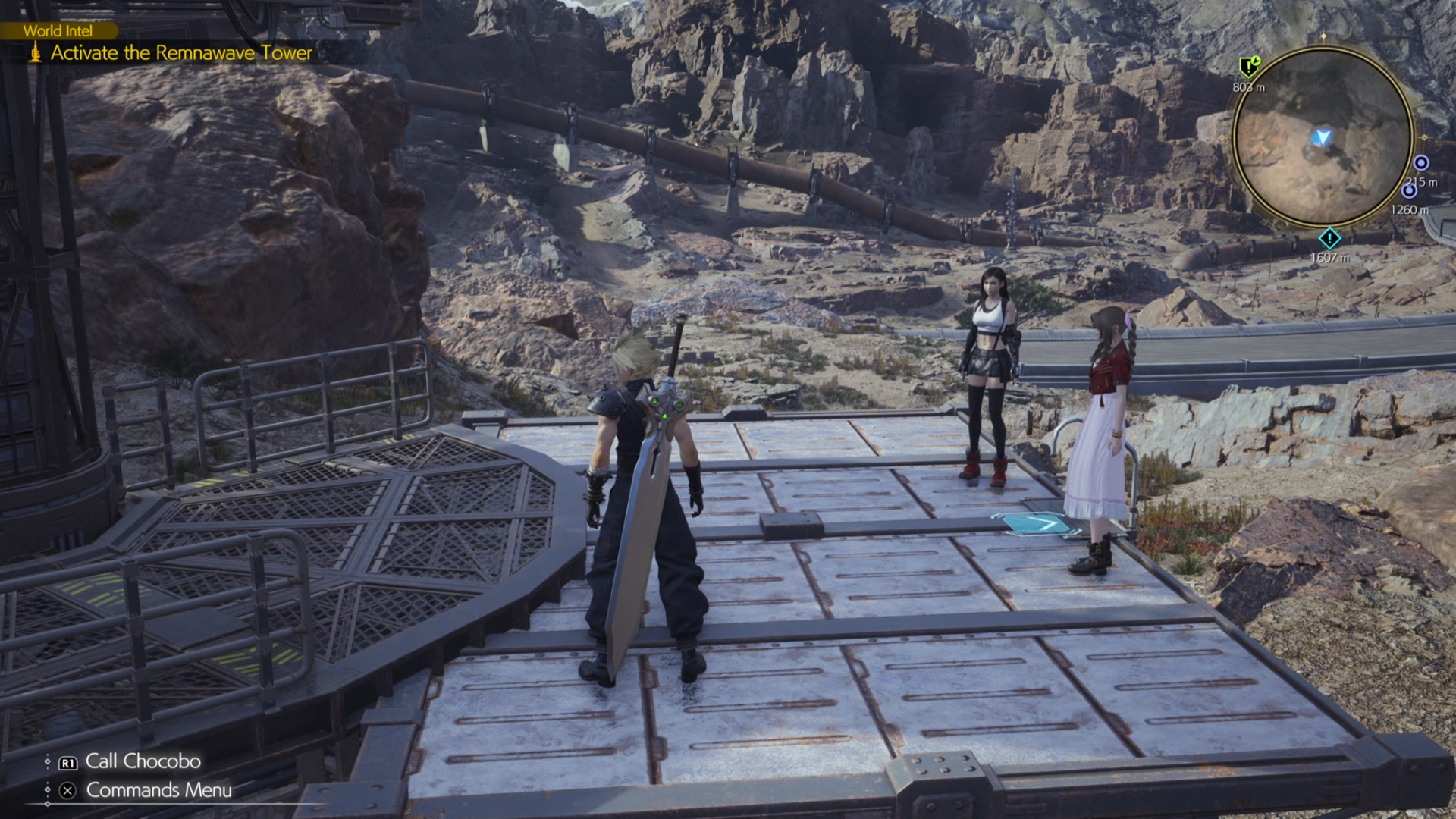Screen dimensions: 1456x819
Task: Select the Activate the Remnawave Tower objective
Action: 181,53
